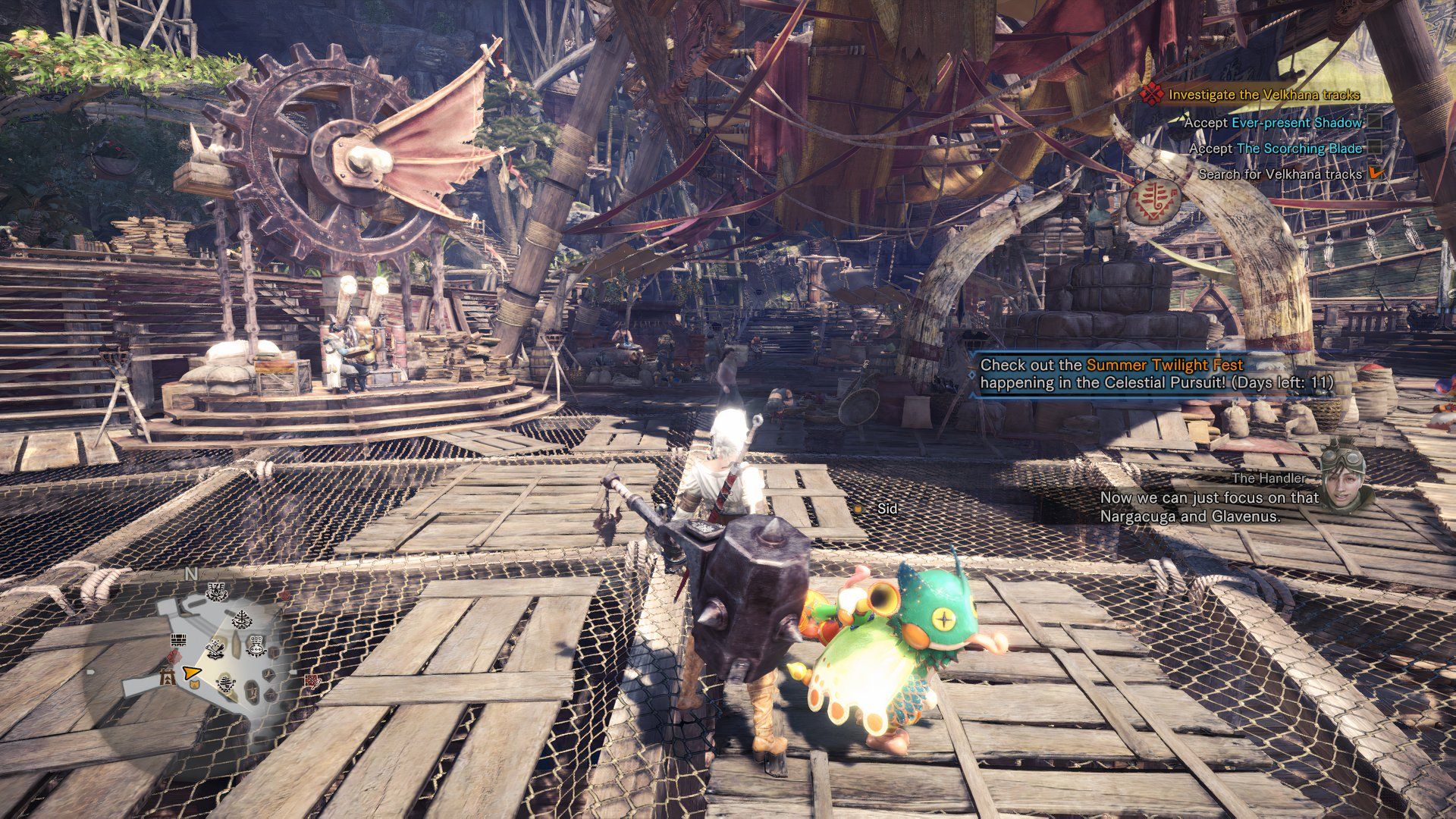Select the Smithy icon on the minimap
The height and width of the screenshot is (819, 1456).
click(x=215, y=649)
